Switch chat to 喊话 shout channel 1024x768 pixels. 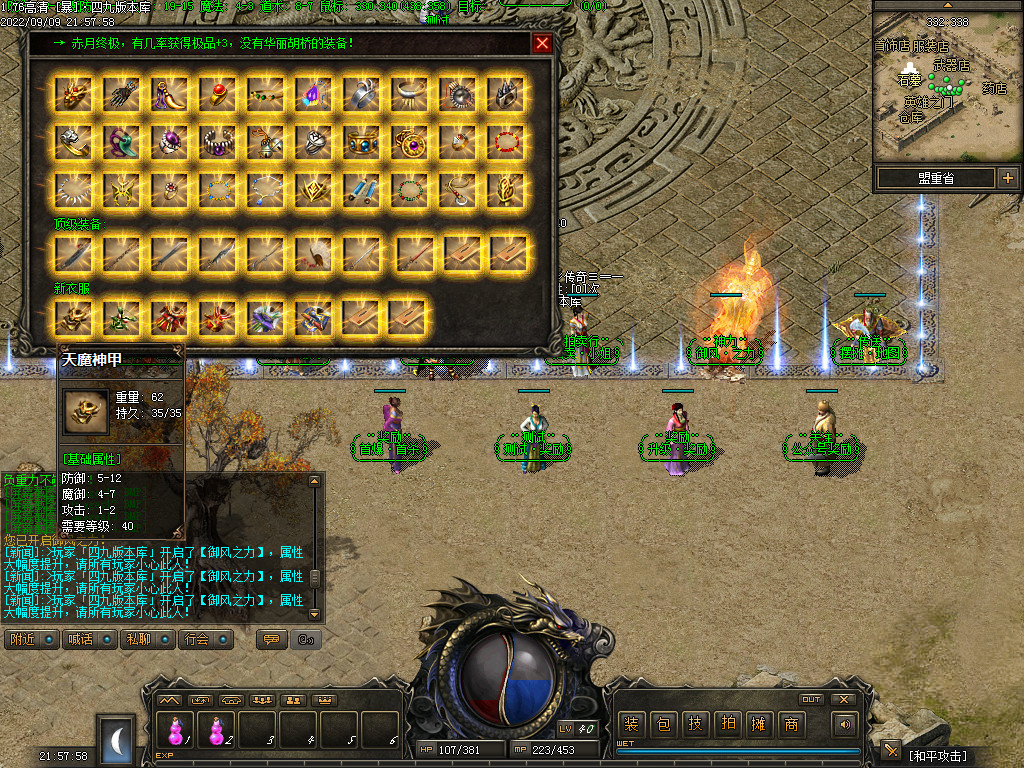click(88, 639)
